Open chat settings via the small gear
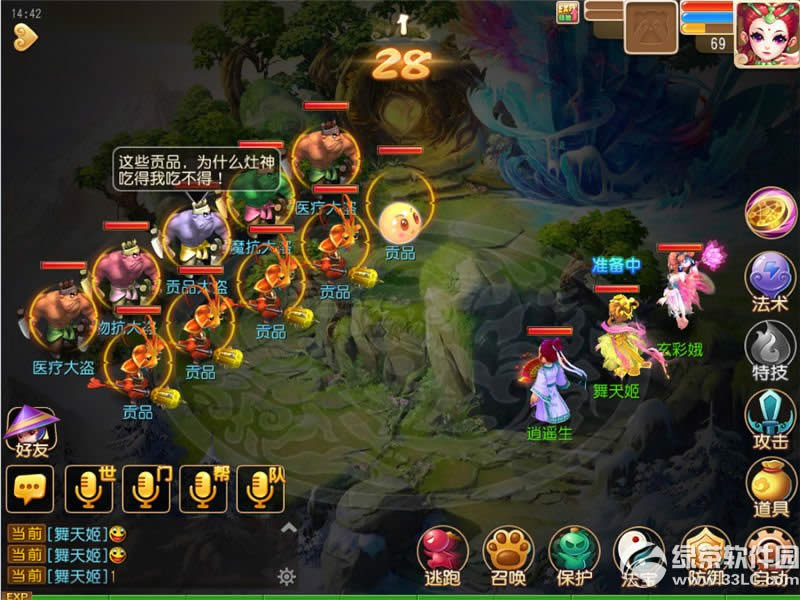800x600 pixels. tap(287, 576)
